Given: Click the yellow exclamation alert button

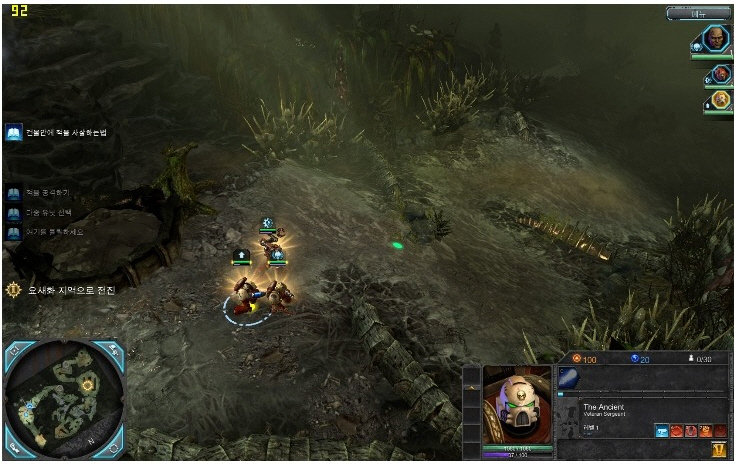Looking at the screenshot, I should coord(718,451).
